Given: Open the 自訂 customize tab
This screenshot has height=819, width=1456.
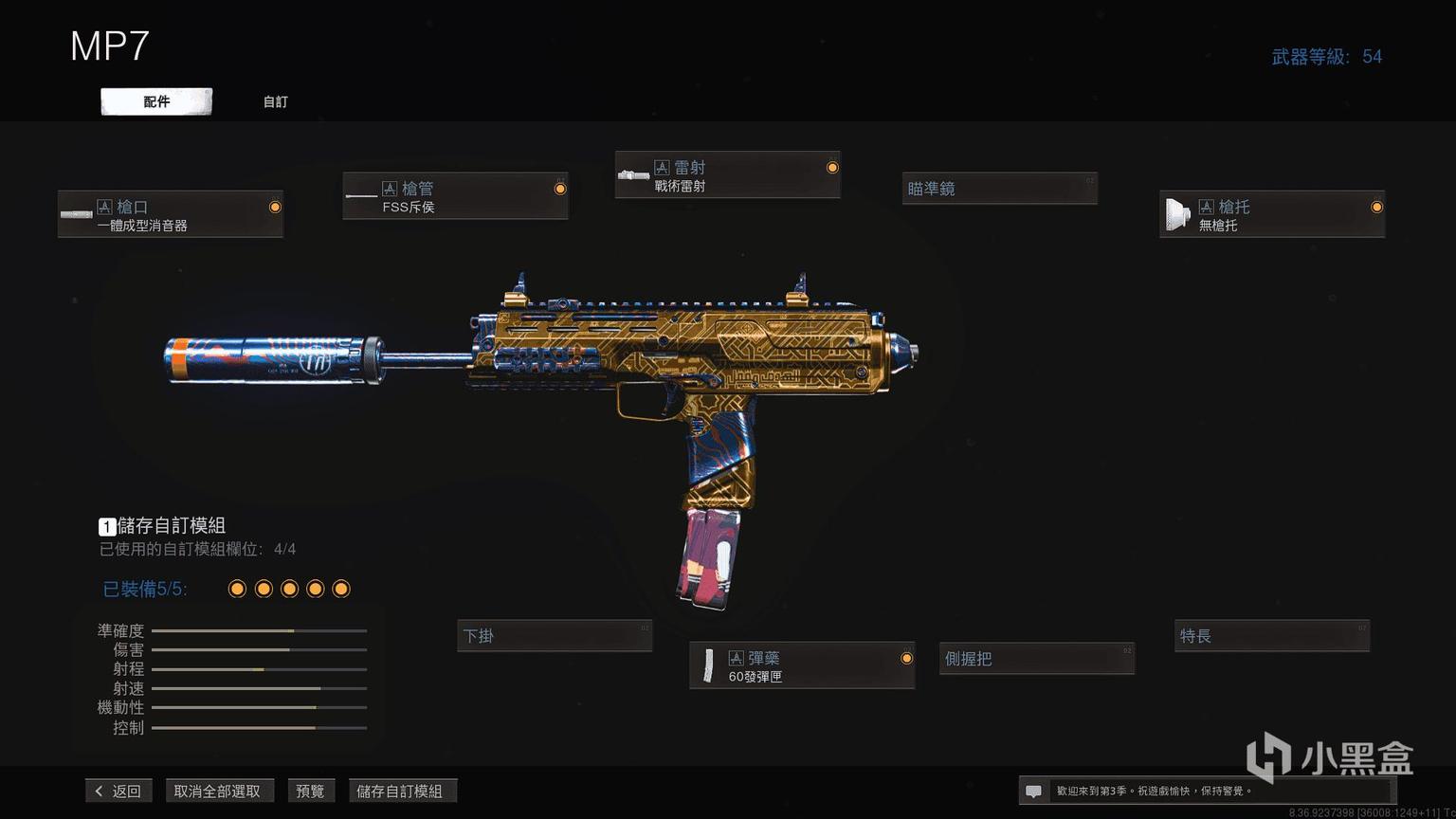Looking at the screenshot, I should click(276, 101).
